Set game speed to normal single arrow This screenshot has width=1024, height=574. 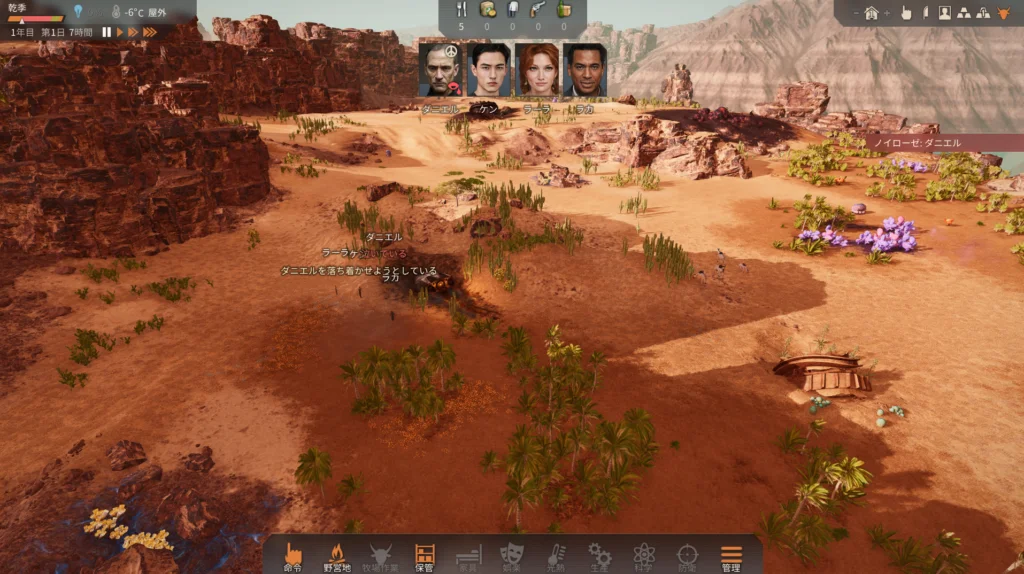click(x=120, y=32)
